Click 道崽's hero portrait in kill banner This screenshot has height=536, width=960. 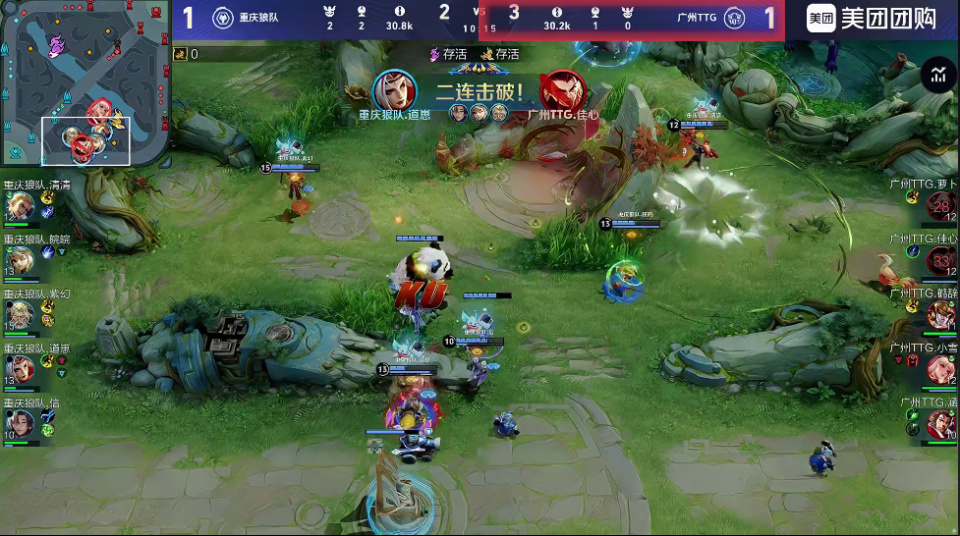[395, 91]
